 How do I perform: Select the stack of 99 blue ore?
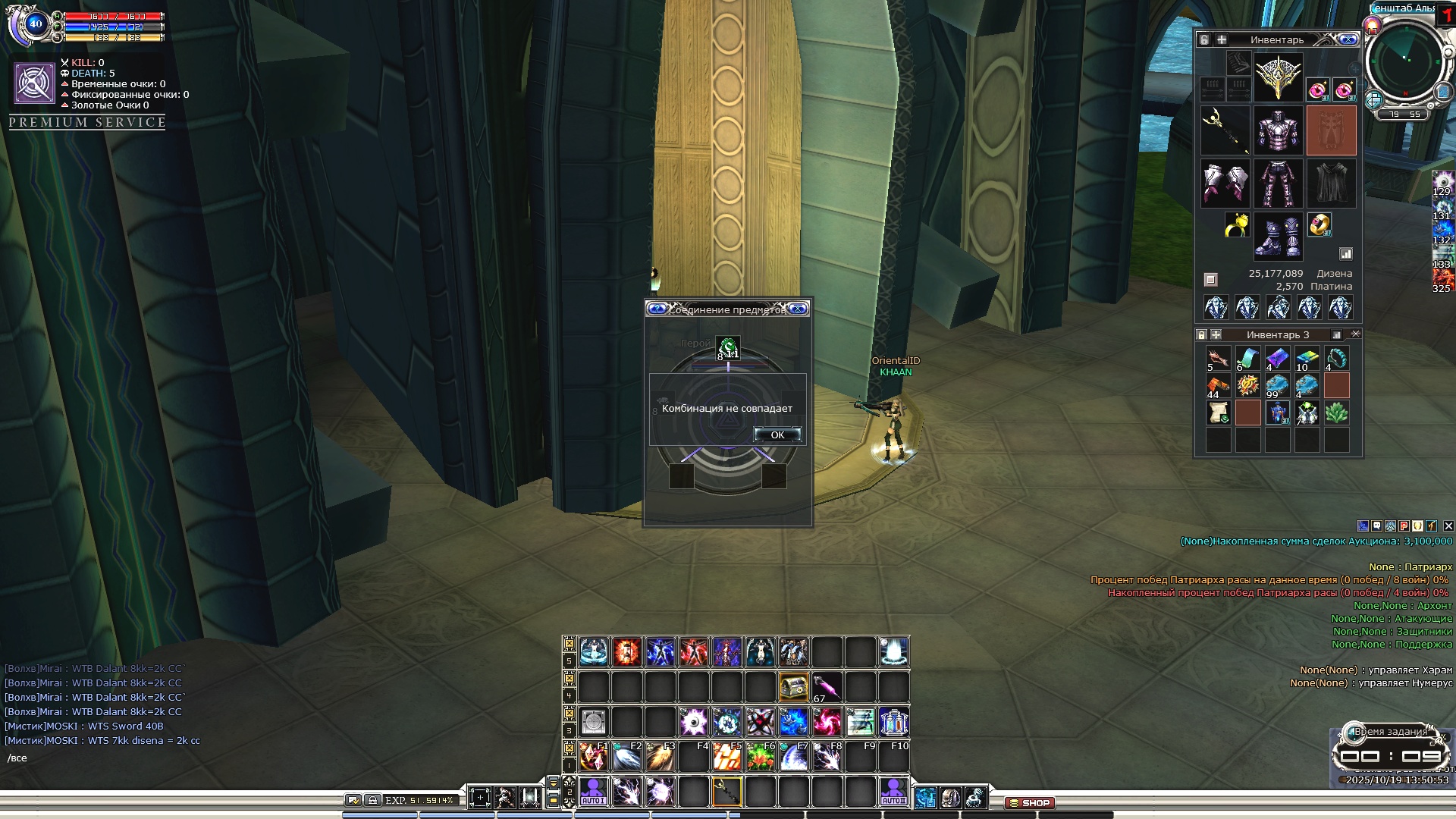pos(1277,385)
